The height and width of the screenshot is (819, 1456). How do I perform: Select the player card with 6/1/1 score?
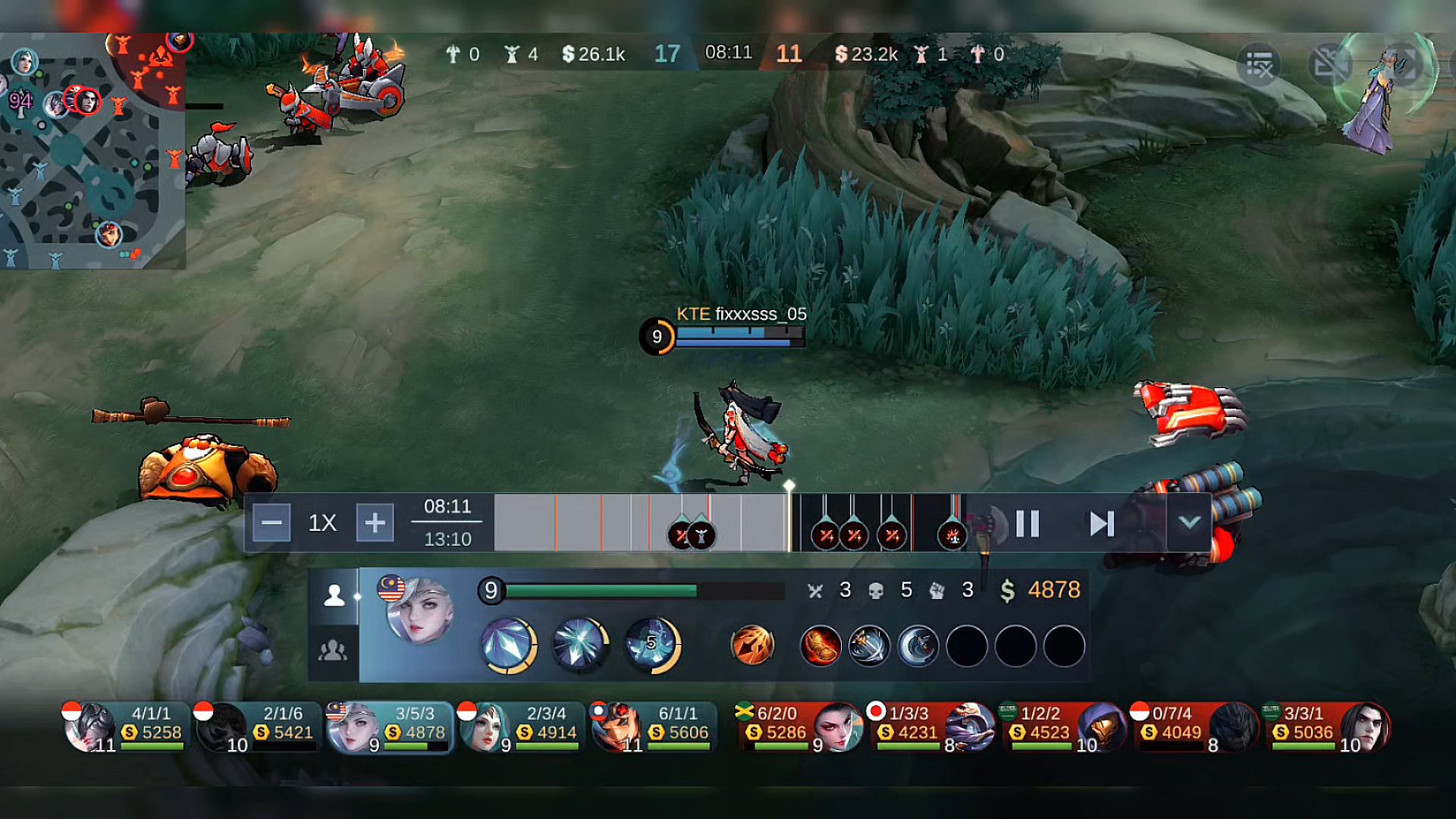click(x=652, y=726)
